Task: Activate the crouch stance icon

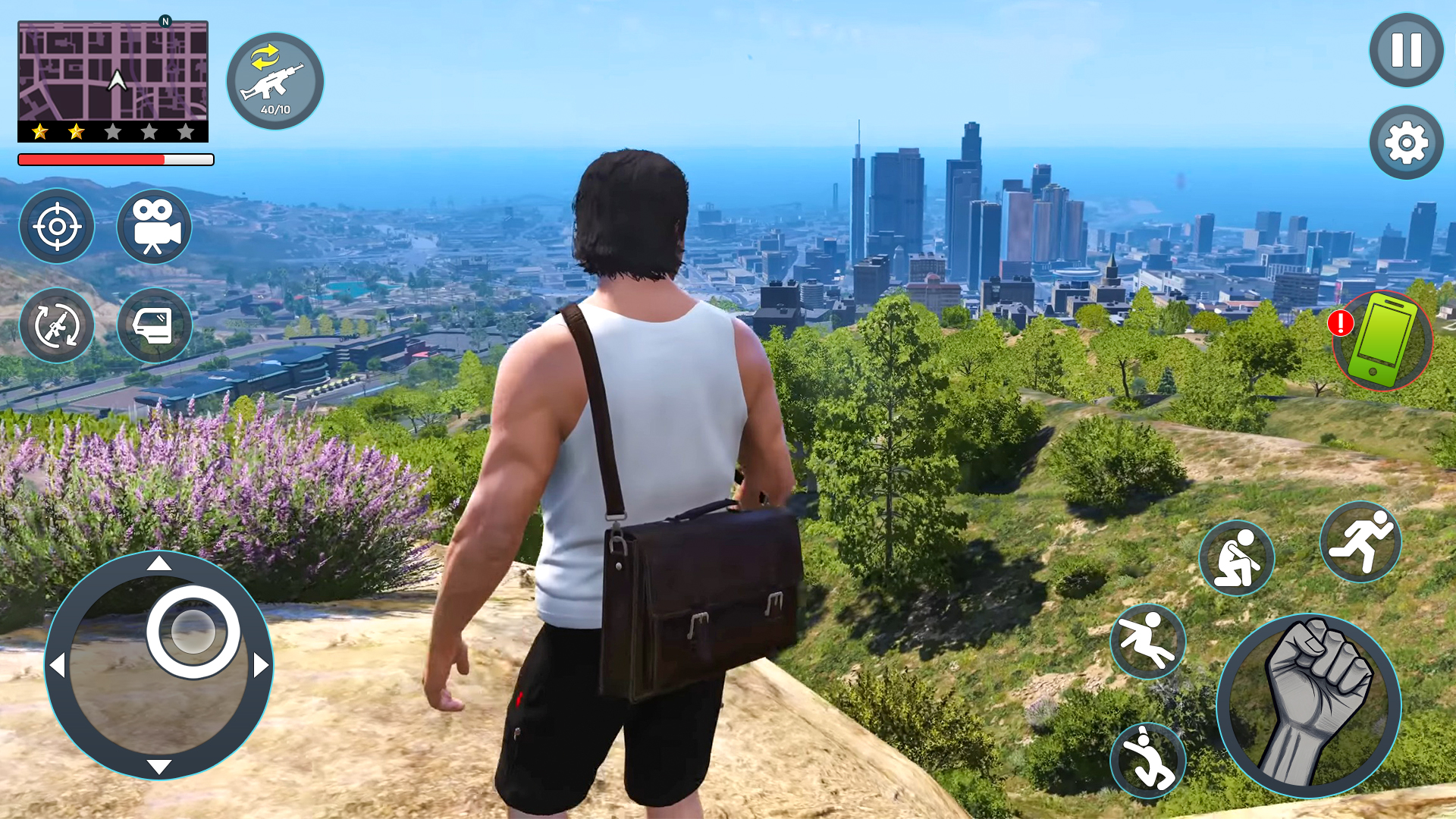Action: click(1236, 559)
